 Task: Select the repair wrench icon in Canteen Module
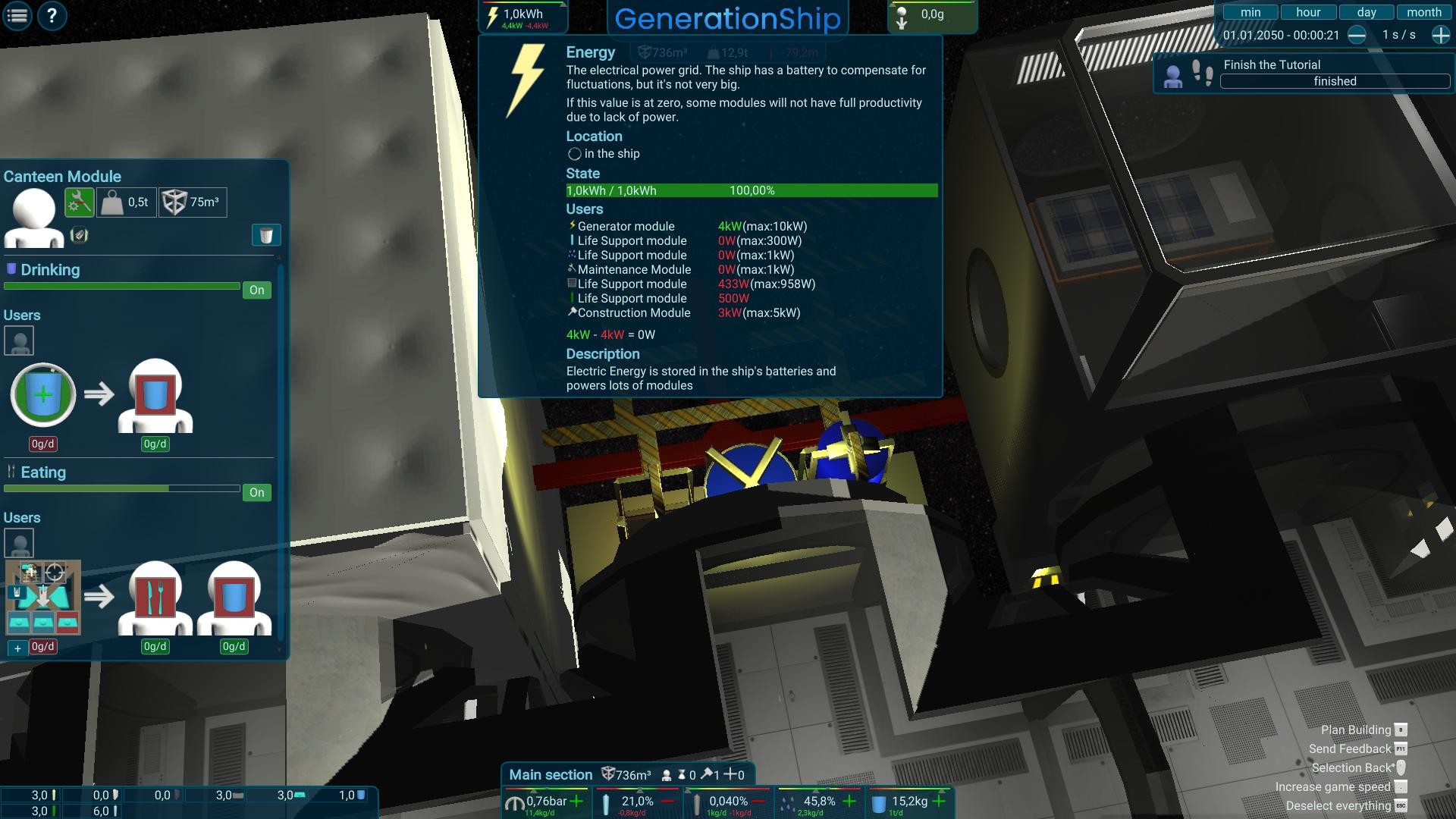(80, 202)
